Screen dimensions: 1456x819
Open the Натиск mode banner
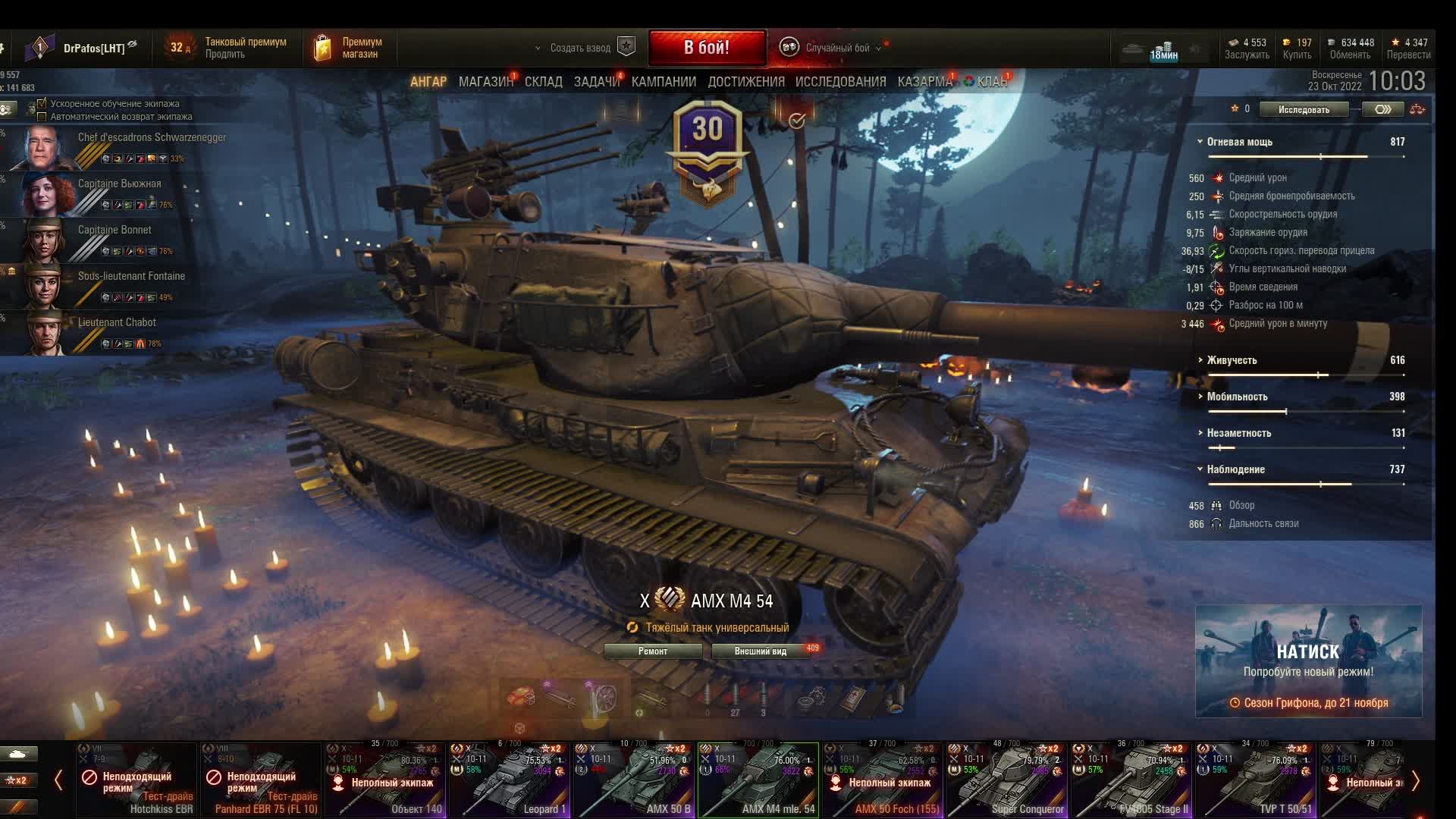[x=1308, y=661]
